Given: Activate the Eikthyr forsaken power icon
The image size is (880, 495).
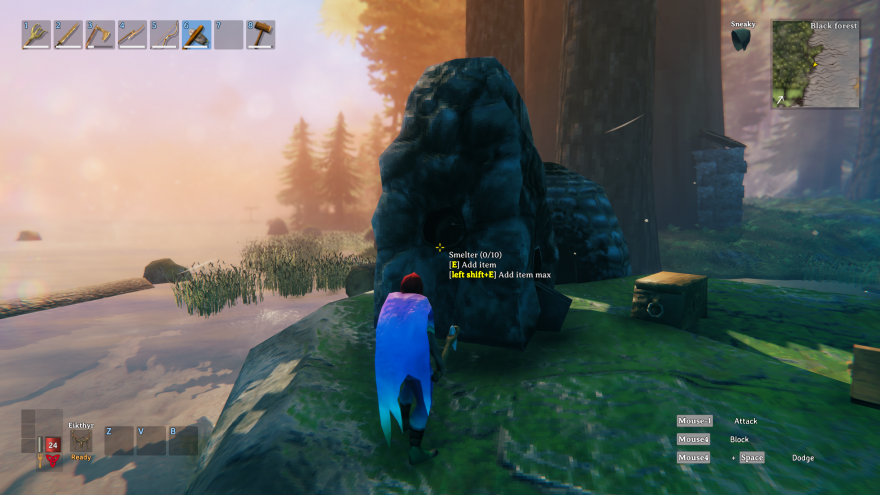Looking at the screenshot, I should point(81,441).
